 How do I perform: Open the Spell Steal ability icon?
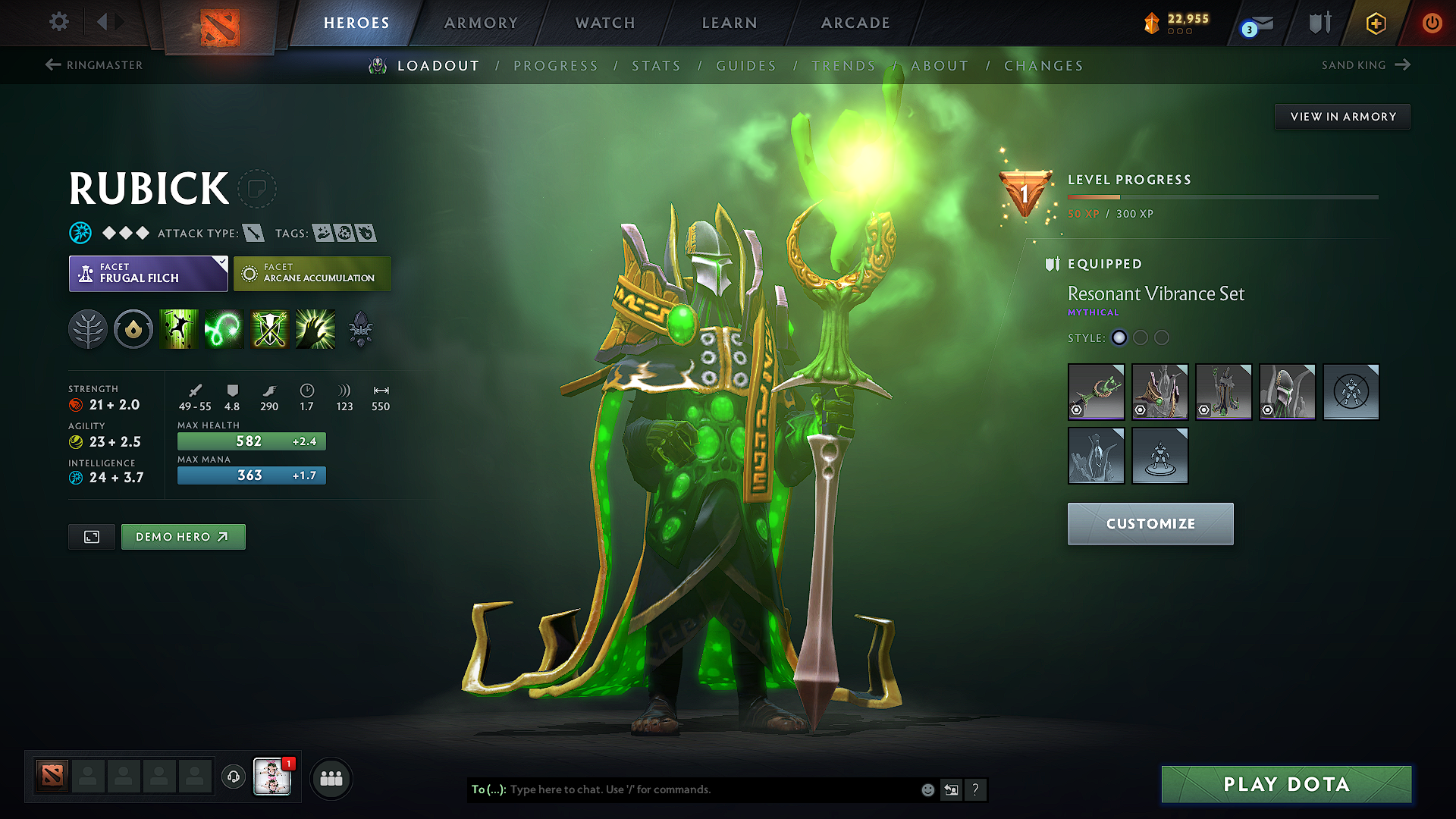[x=315, y=328]
